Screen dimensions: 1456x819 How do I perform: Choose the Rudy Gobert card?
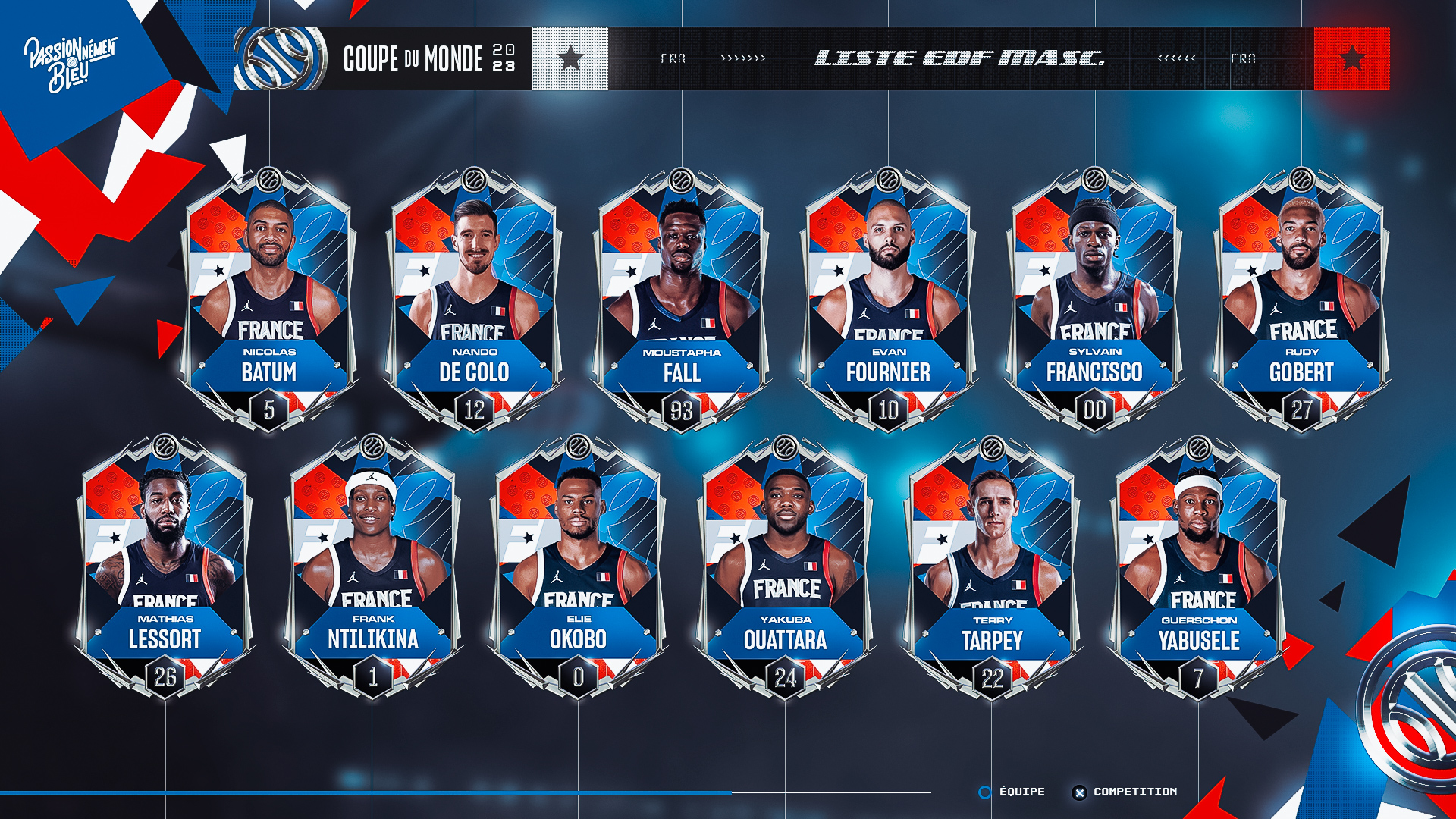[1301, 300]
